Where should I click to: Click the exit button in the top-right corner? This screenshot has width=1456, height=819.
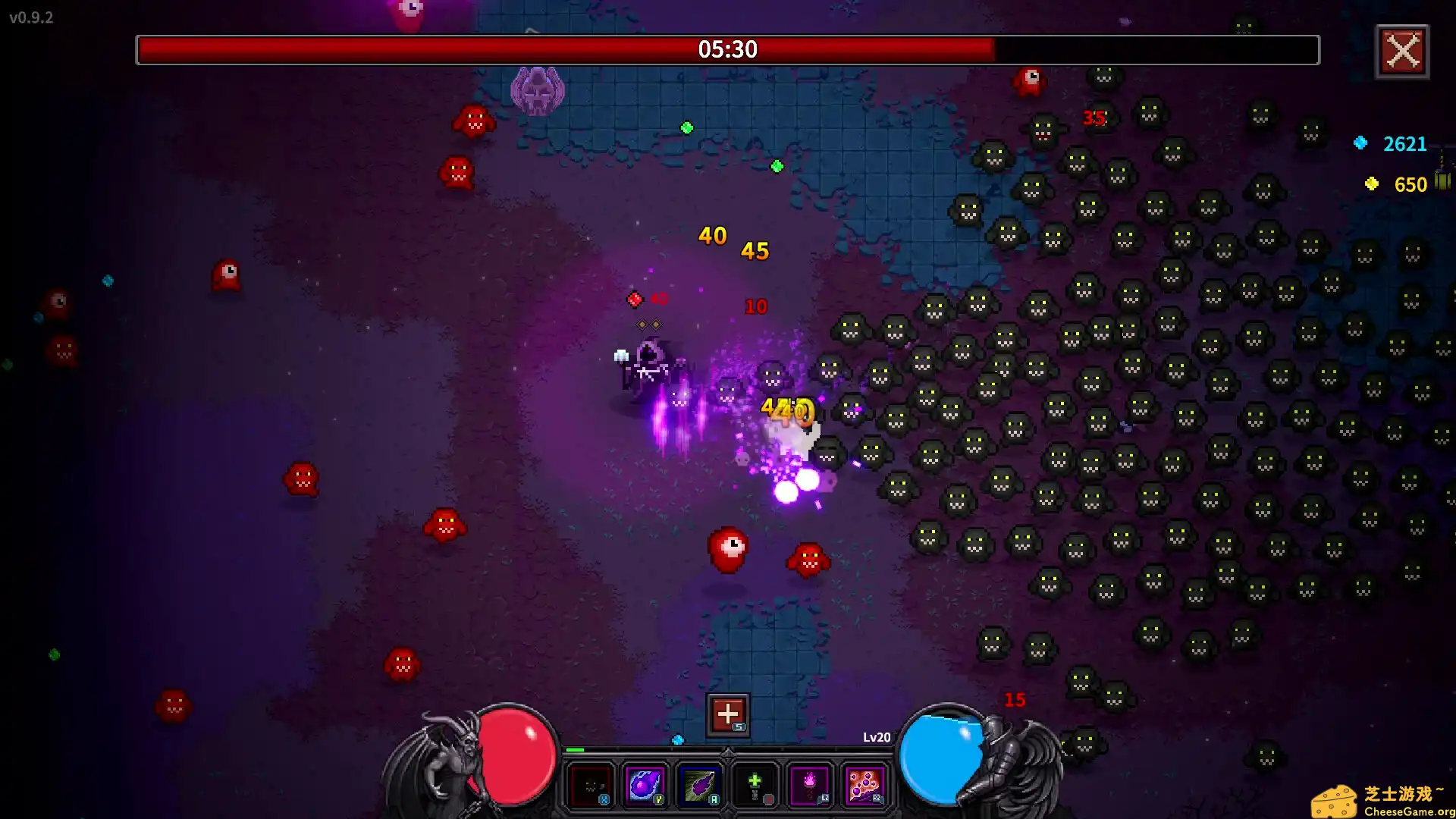1402,52
